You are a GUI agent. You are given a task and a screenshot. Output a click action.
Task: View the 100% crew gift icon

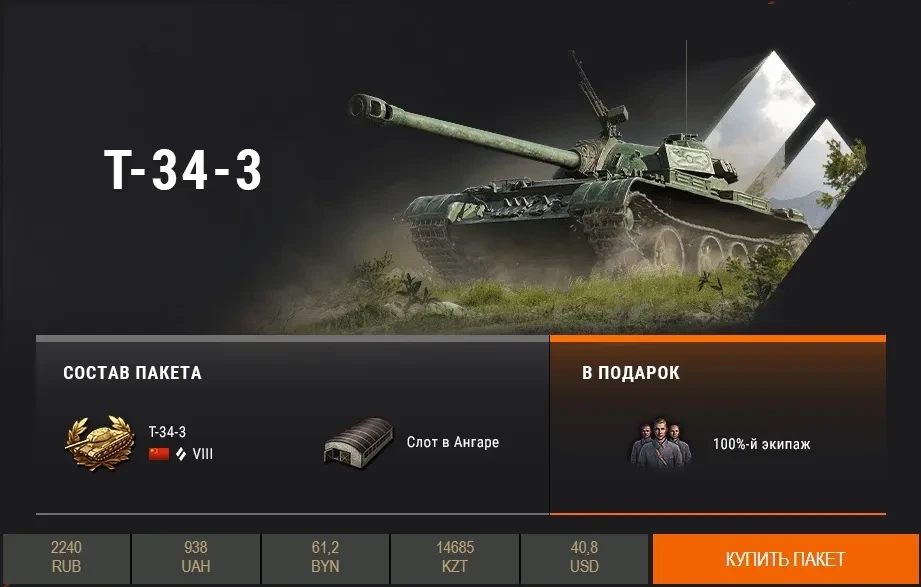click(660, 443)
